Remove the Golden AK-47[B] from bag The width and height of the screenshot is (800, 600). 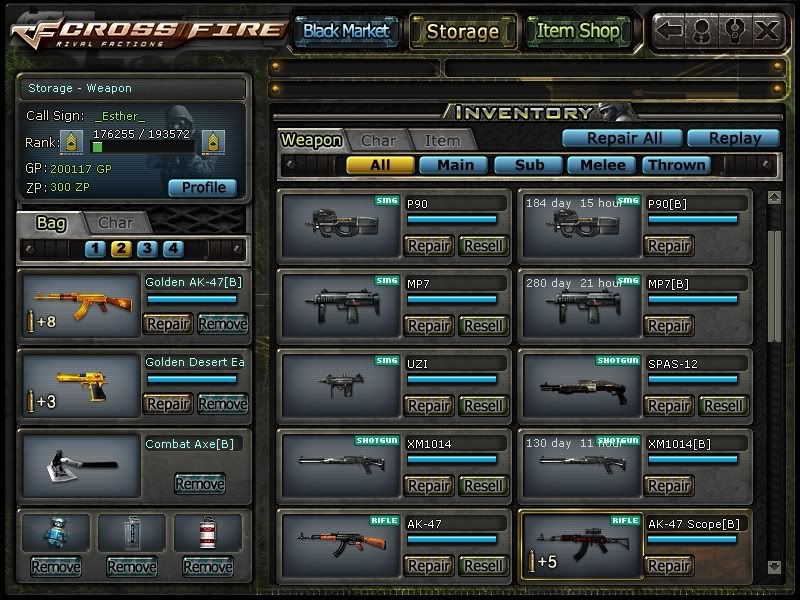coord(222,324)
